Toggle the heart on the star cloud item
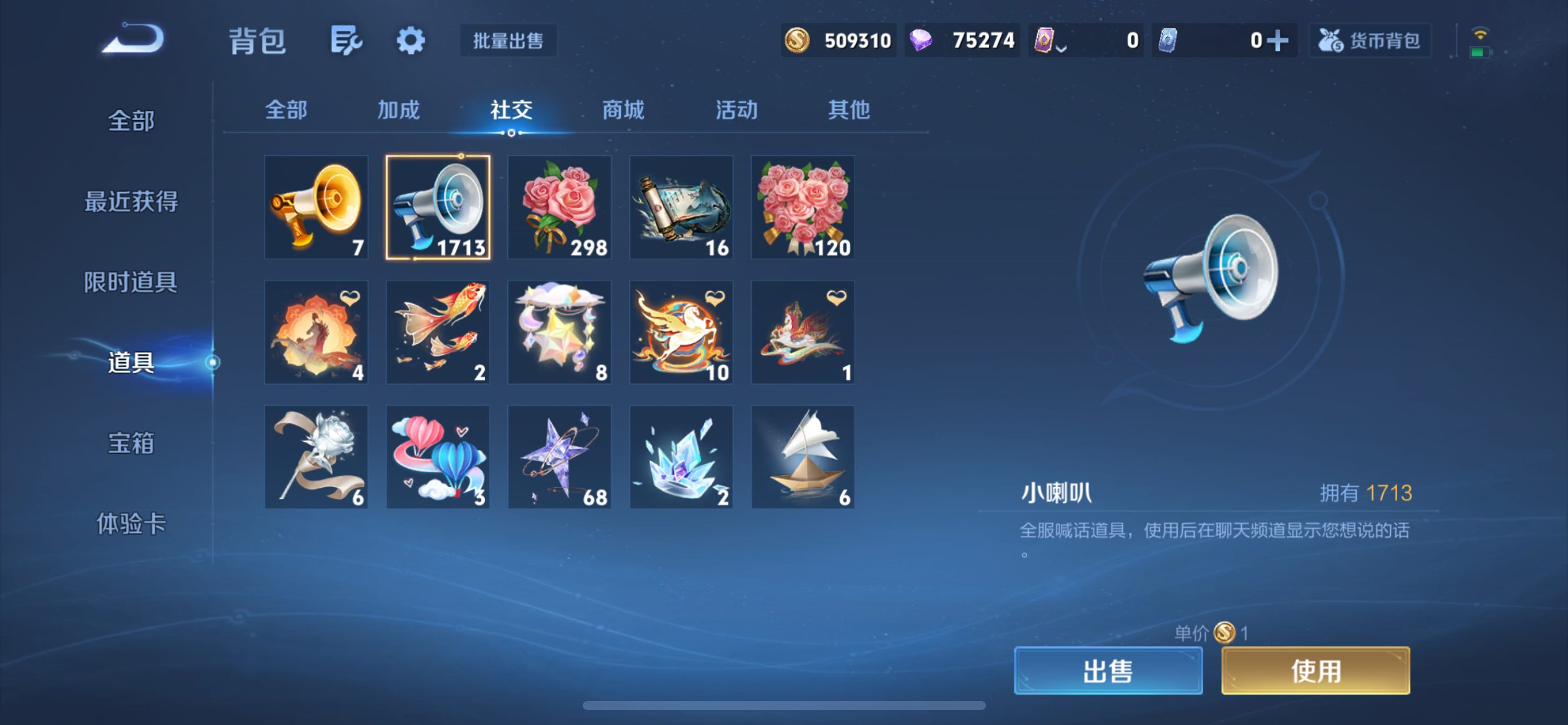The width and height of the screenshot is (1568, 725). 594,298
